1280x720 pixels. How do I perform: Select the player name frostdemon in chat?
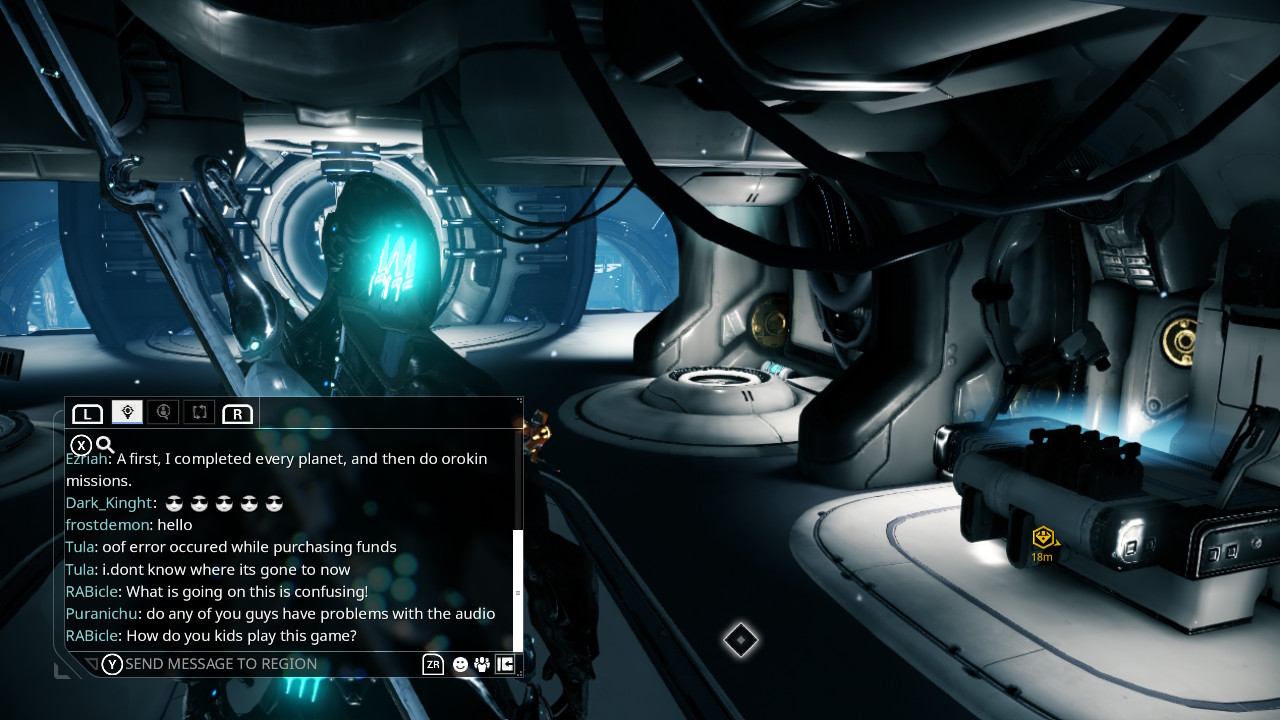pos(107,525)
